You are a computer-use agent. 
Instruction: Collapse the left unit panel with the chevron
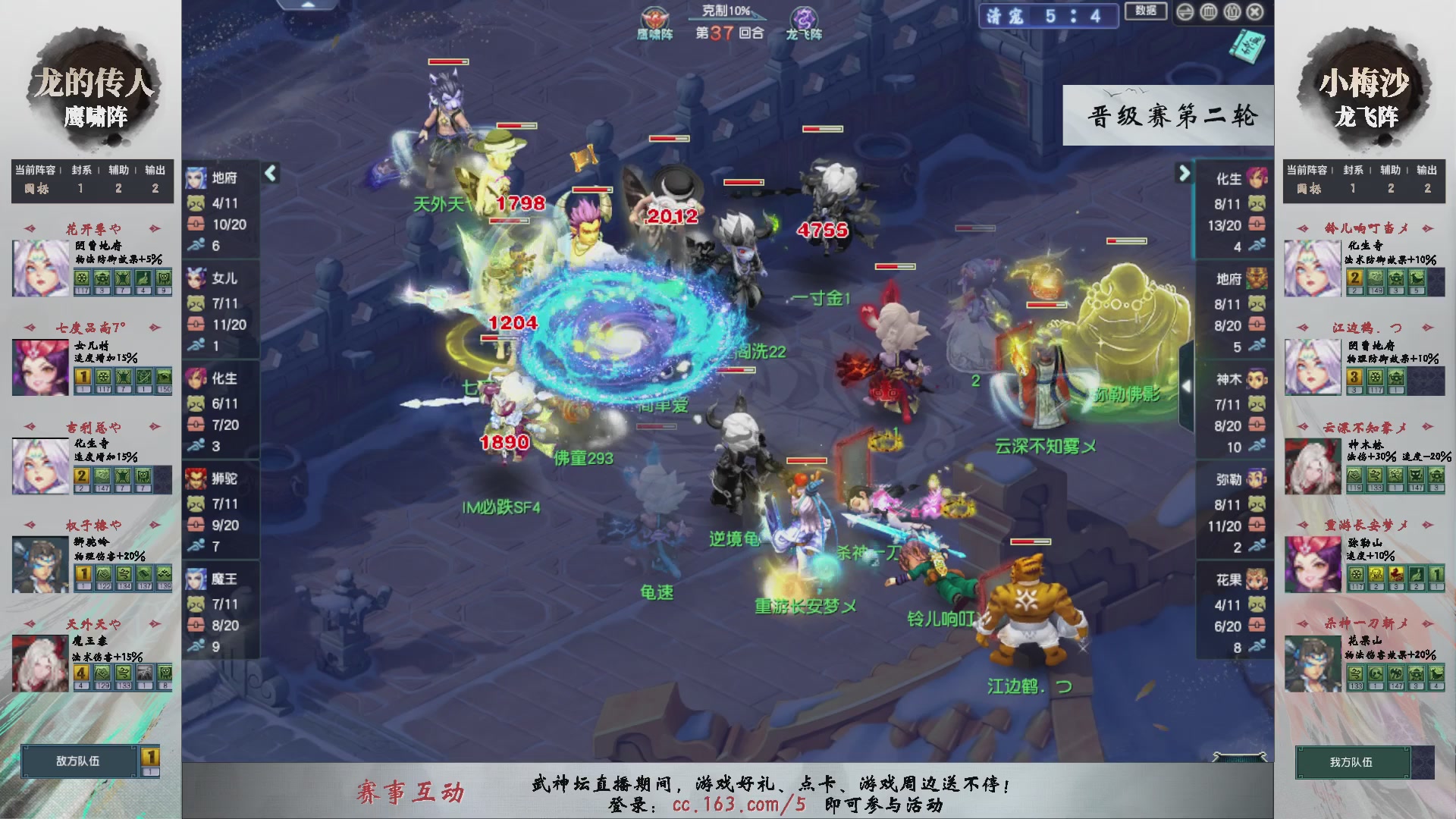pyautogui.click(x=269, y=173)
